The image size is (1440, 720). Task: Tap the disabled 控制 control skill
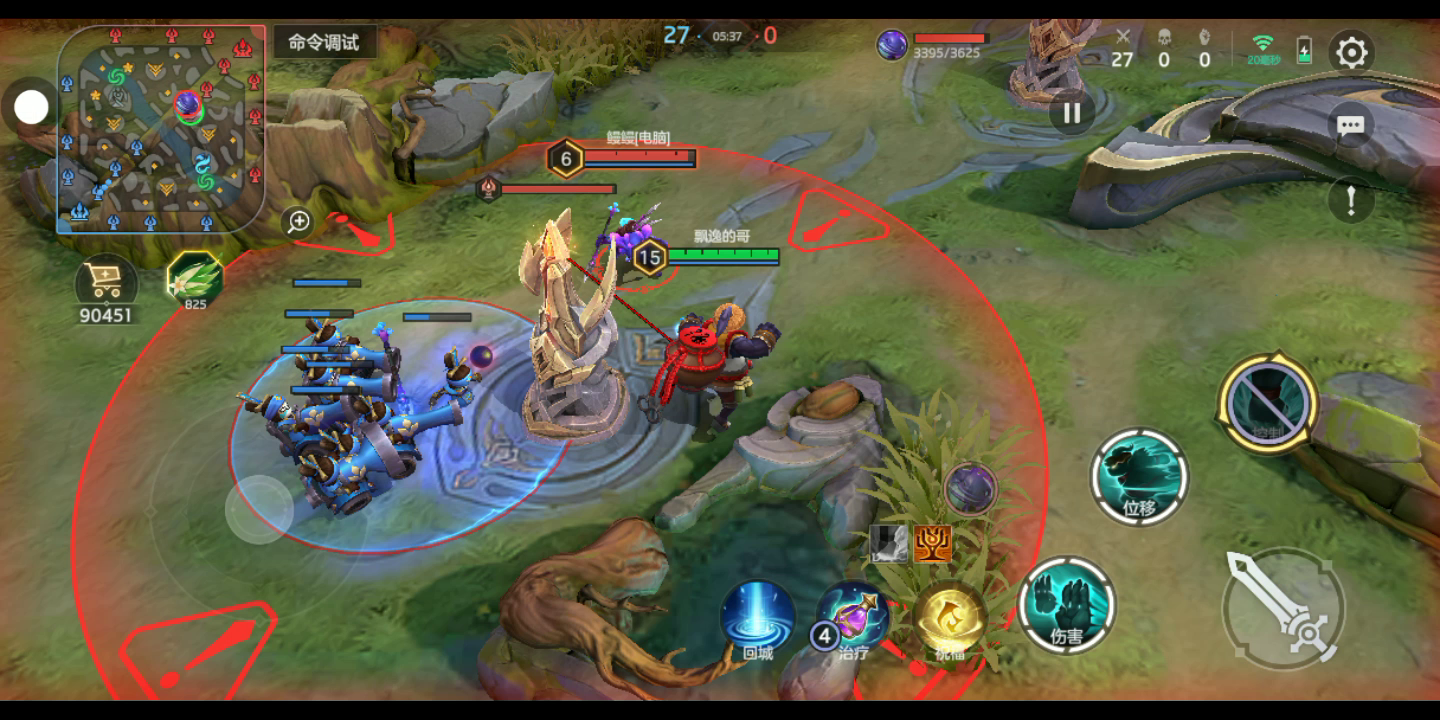click(1267, 403)
